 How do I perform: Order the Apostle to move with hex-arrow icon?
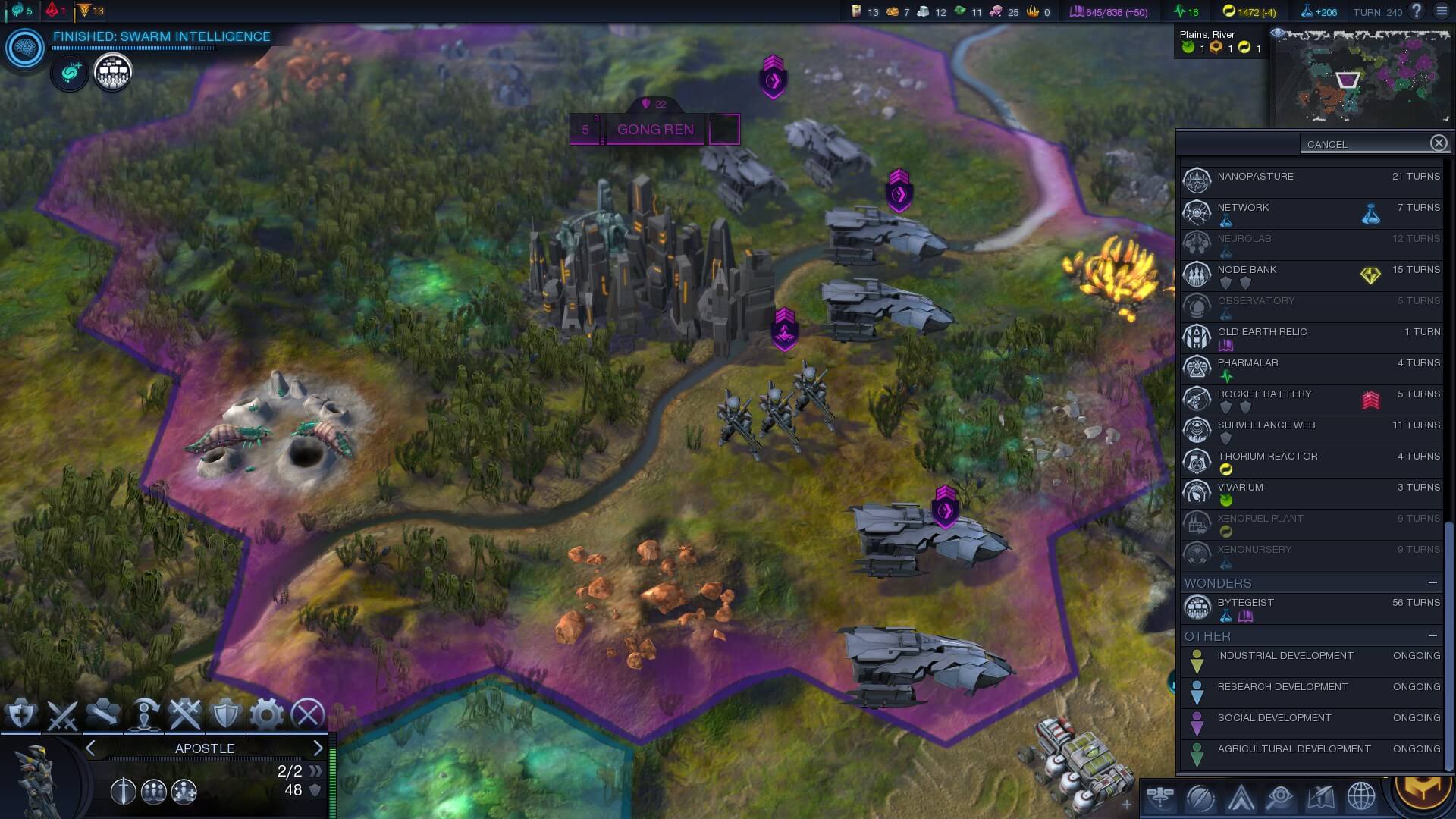[x=104, y=714]
